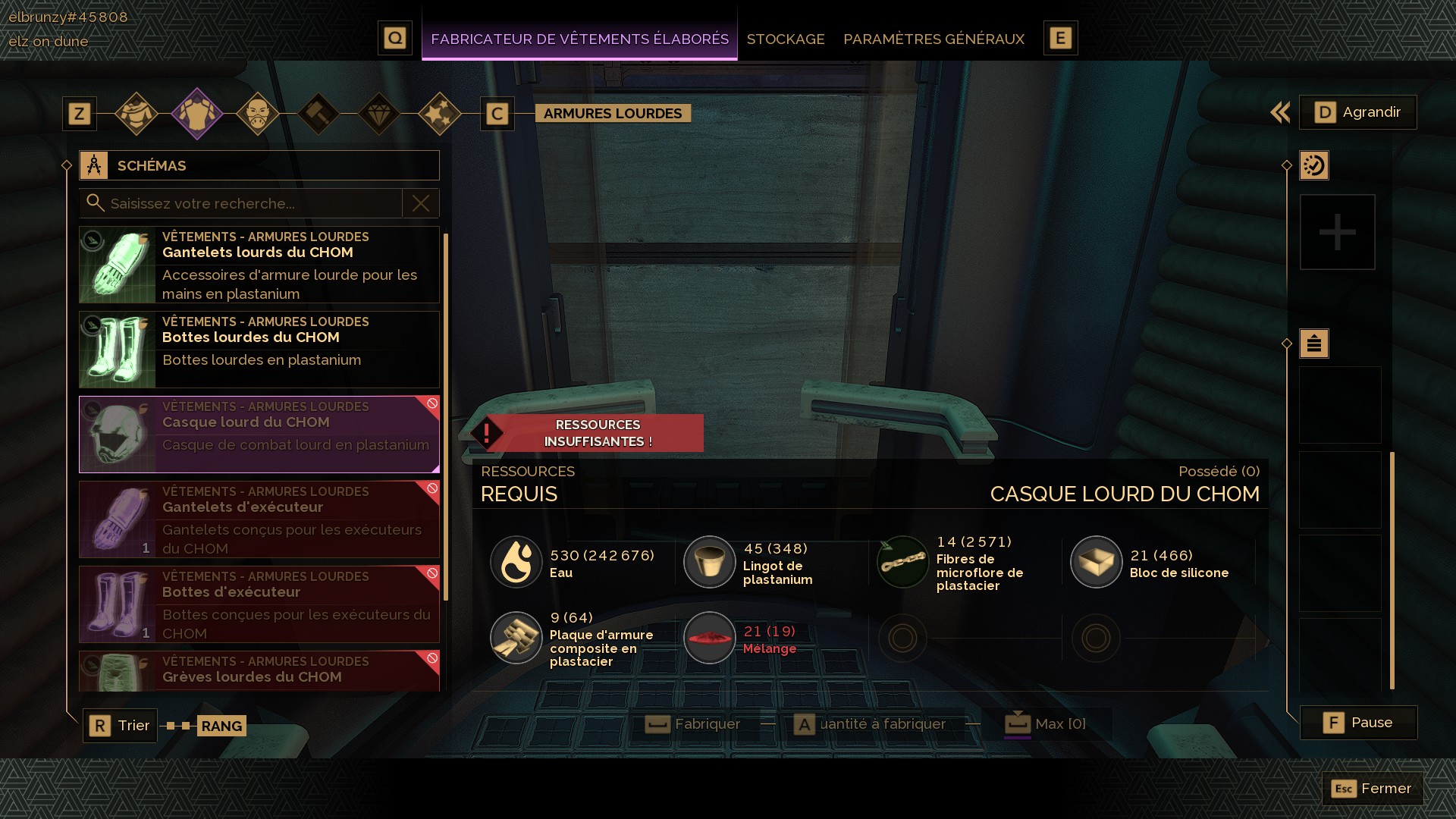Set quantity to Max
This screenshot has height=819, width=1456.
pos(1046,724)
